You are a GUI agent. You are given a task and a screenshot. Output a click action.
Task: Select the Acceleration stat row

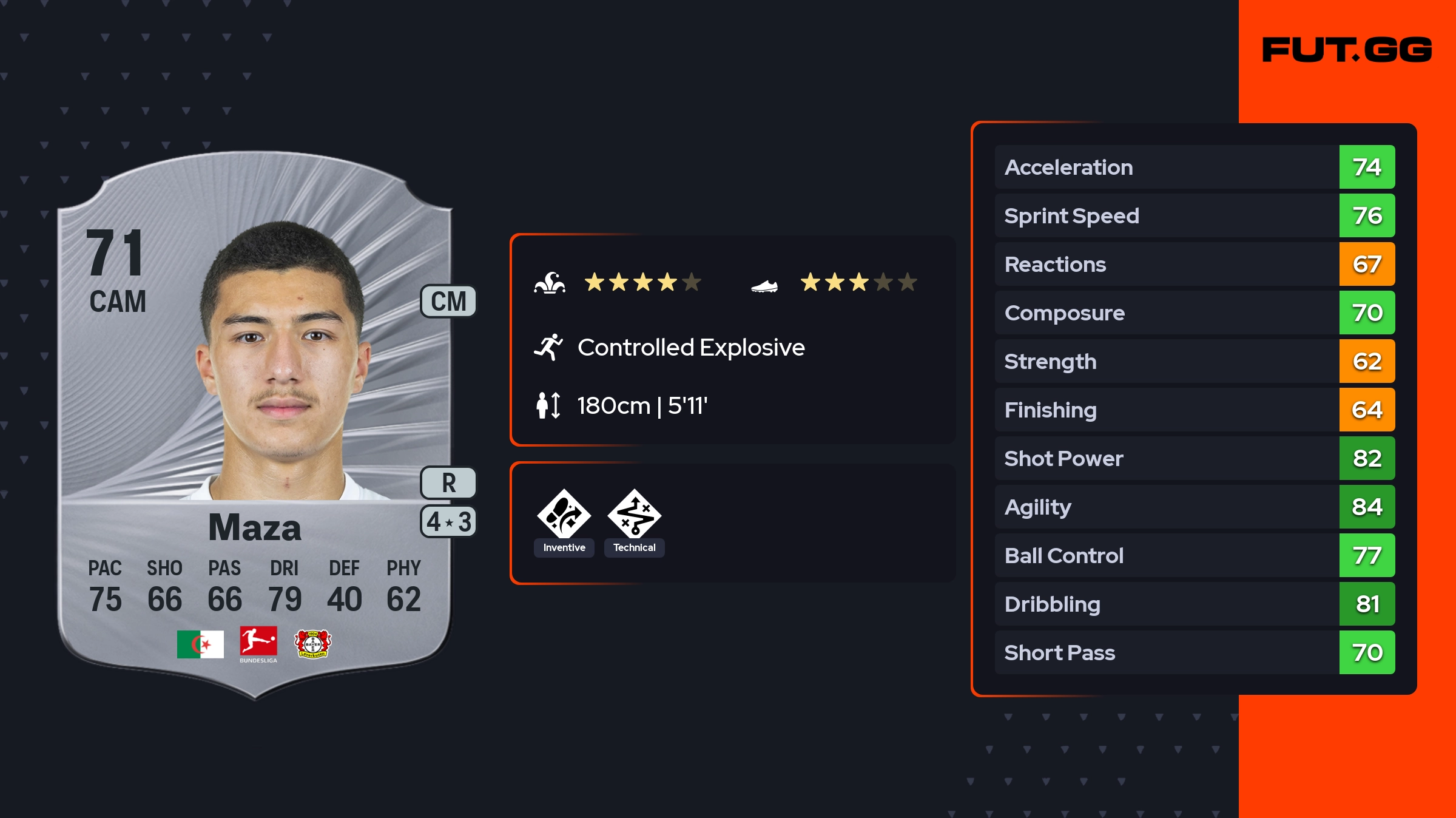coord(1194,167)
